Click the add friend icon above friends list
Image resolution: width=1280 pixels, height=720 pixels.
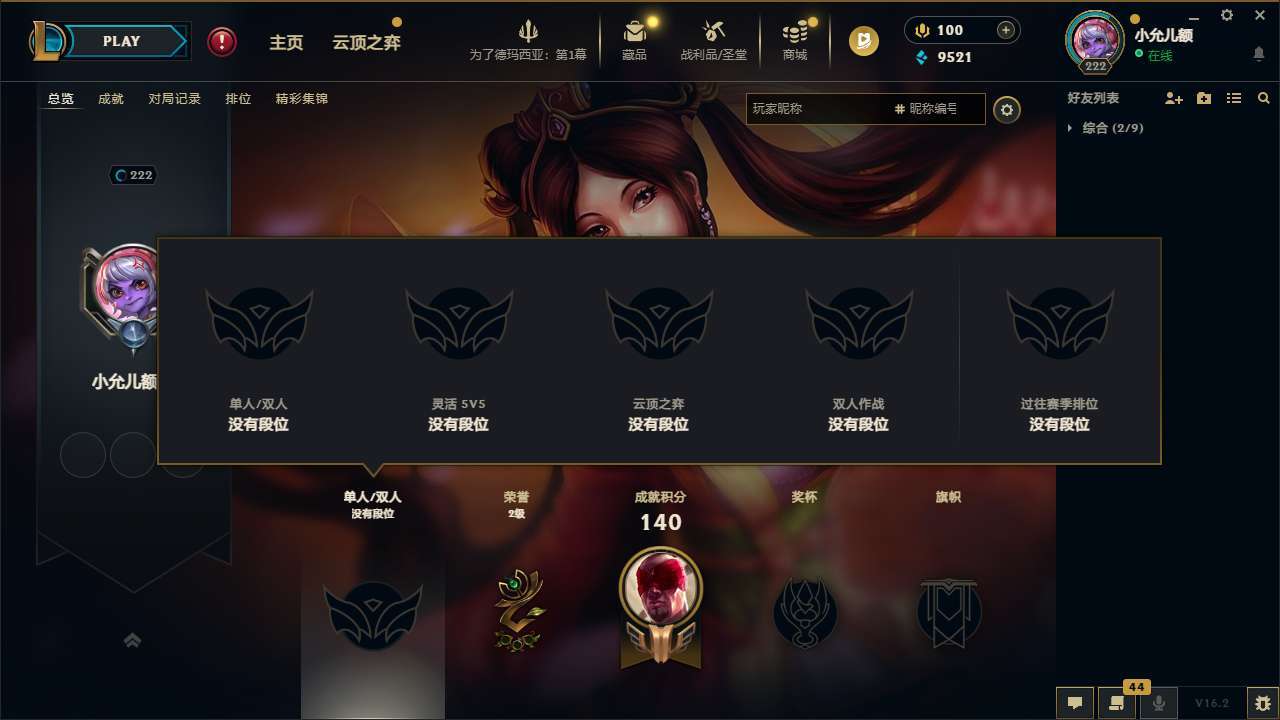(1174, 98)
